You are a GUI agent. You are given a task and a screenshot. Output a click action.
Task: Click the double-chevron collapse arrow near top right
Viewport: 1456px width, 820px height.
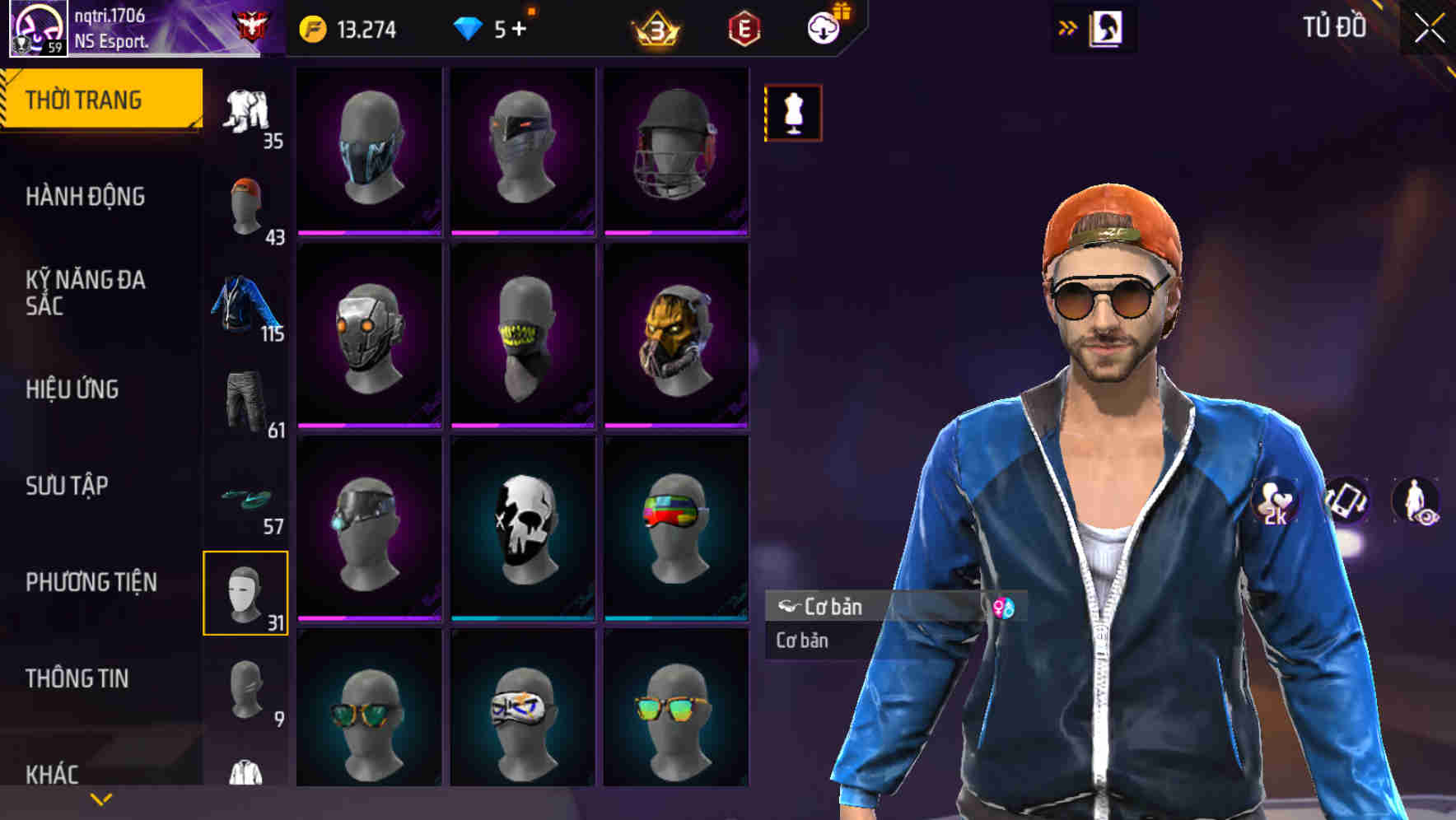tap(1068, 27)
